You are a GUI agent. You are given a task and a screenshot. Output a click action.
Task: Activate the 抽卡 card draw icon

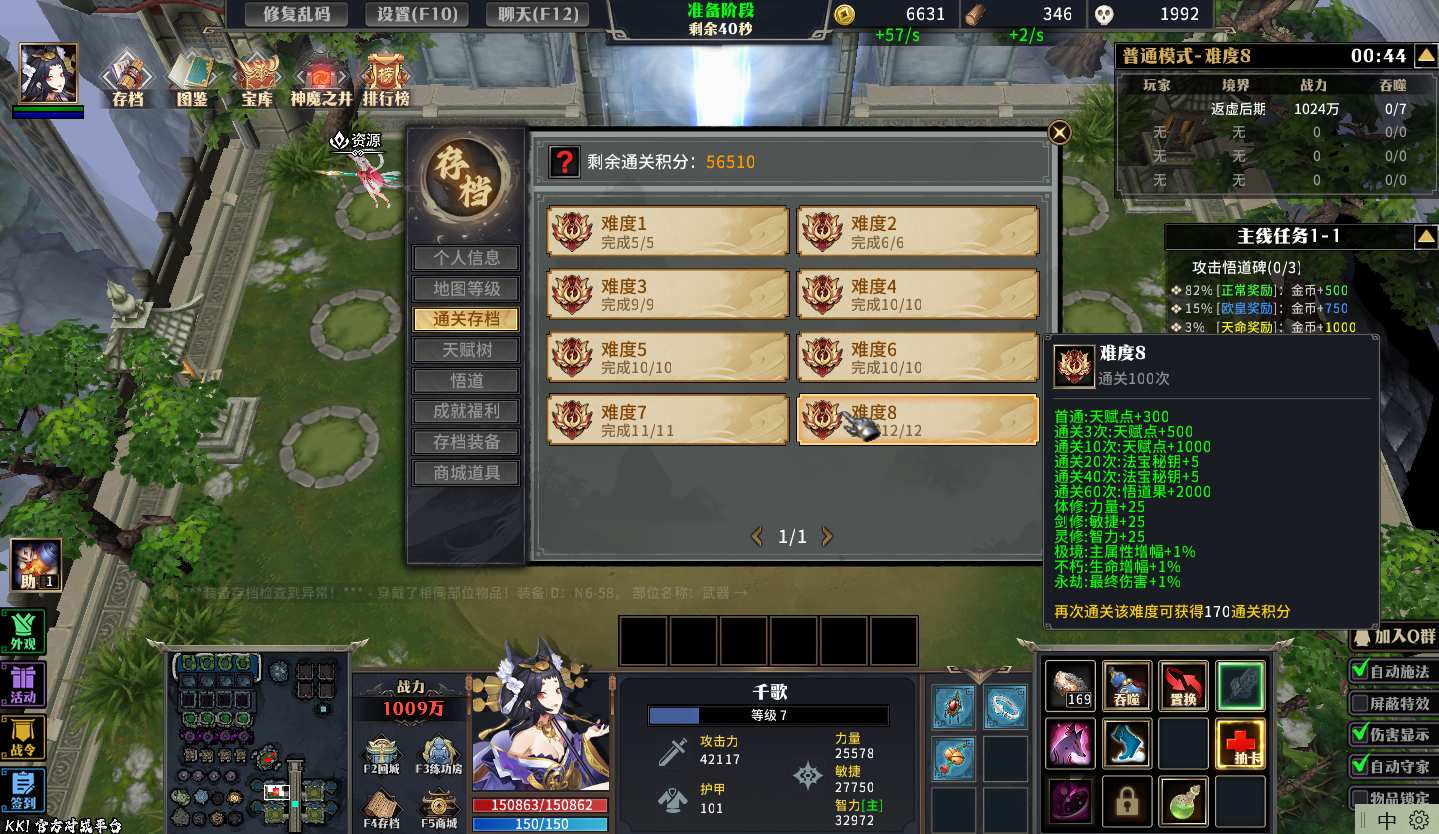1241,744
